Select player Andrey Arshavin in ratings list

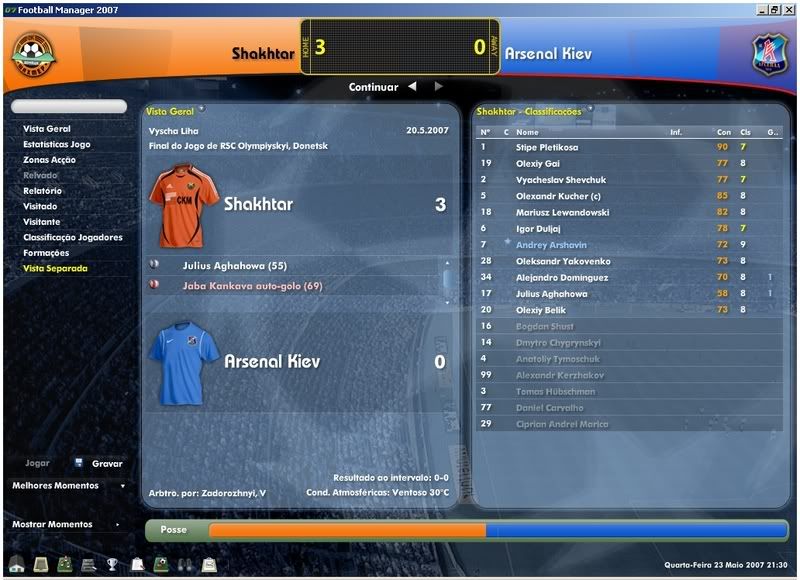pos(551,245)
